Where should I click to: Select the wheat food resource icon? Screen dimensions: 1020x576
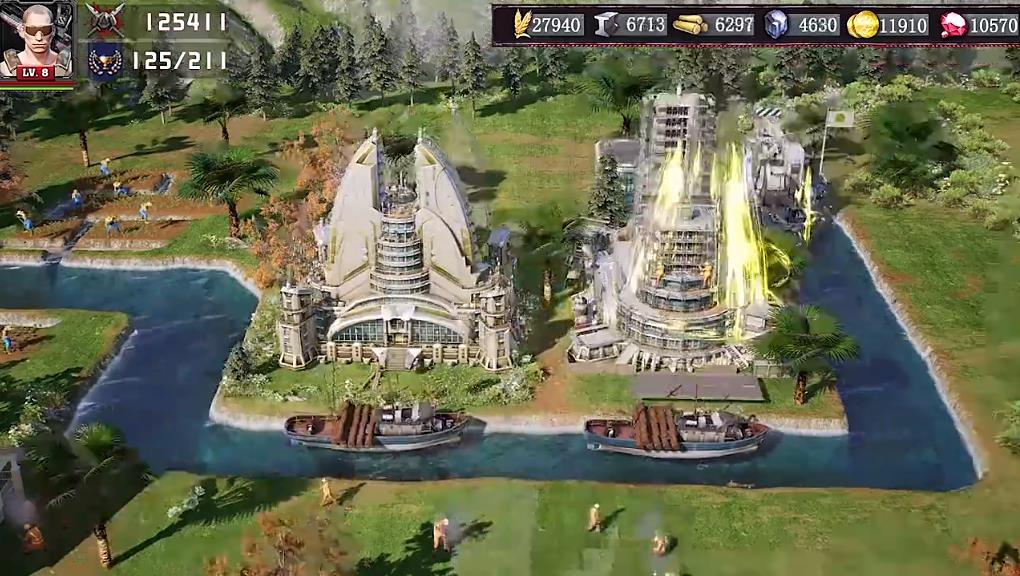tap(523, 24)
